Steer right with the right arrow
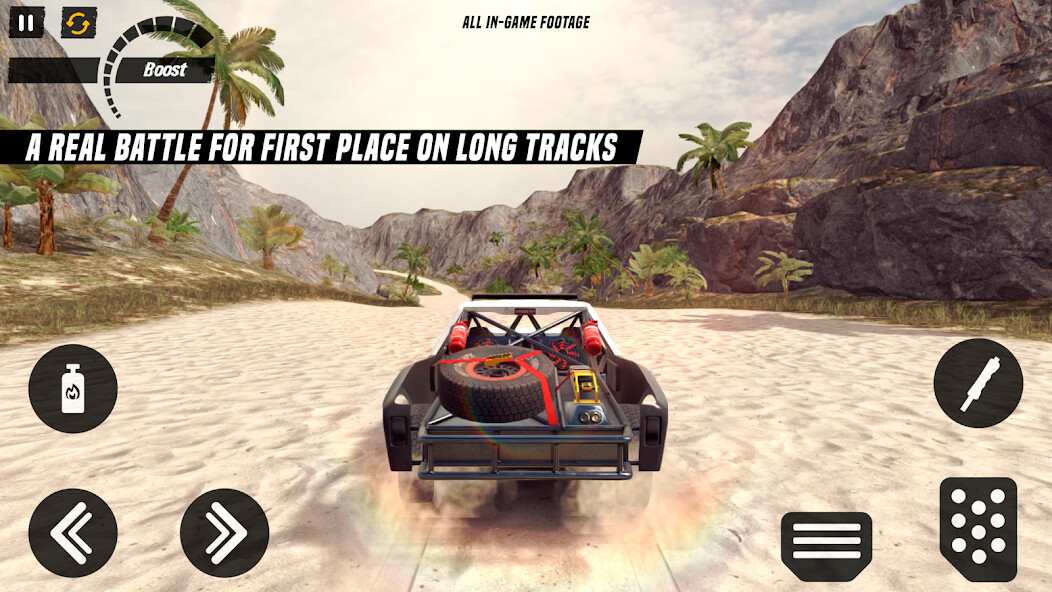The image size is (1052, 592). (x=224, y=532)
